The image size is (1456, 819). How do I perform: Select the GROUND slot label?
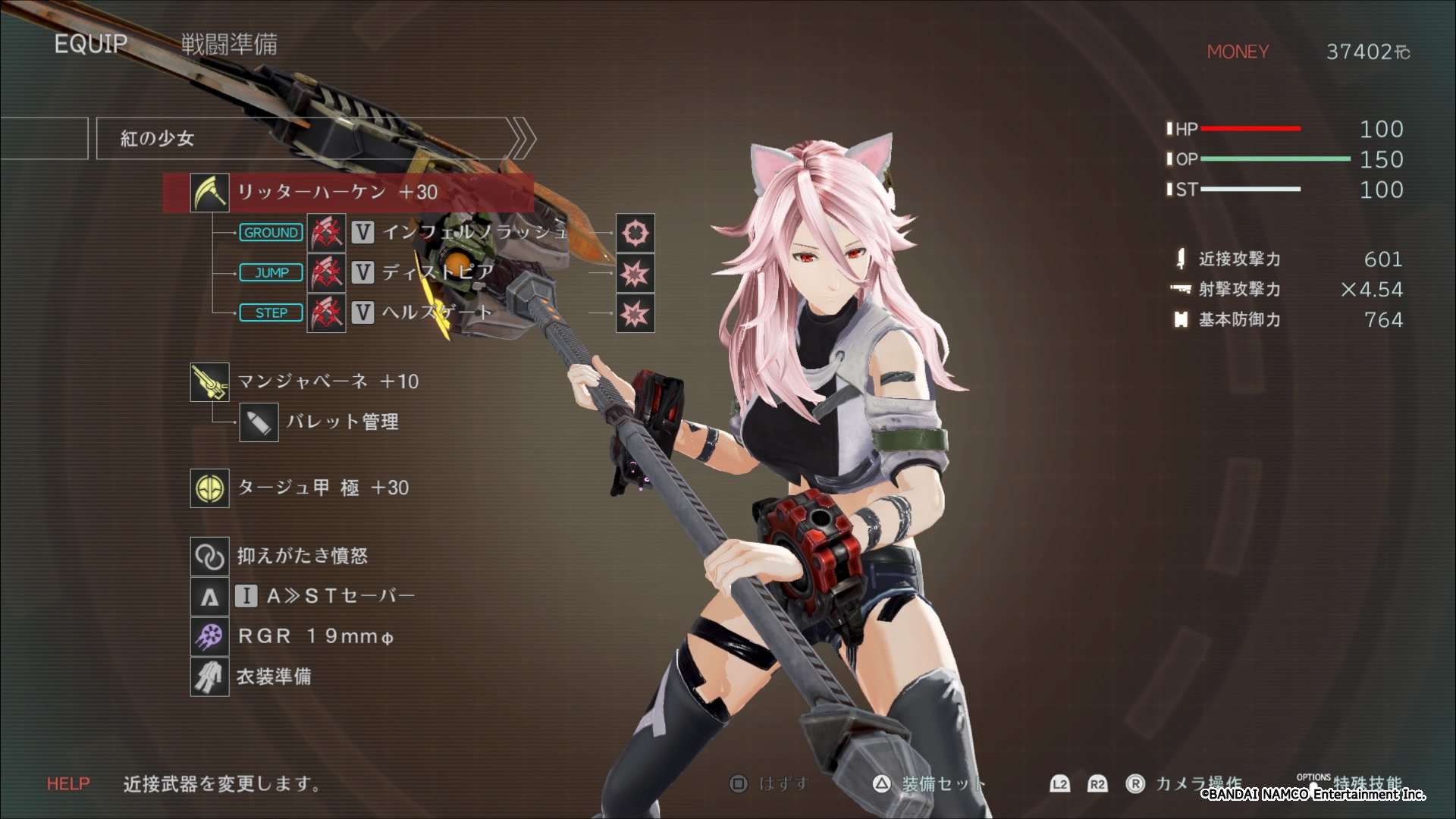click(x=271, y=233)
